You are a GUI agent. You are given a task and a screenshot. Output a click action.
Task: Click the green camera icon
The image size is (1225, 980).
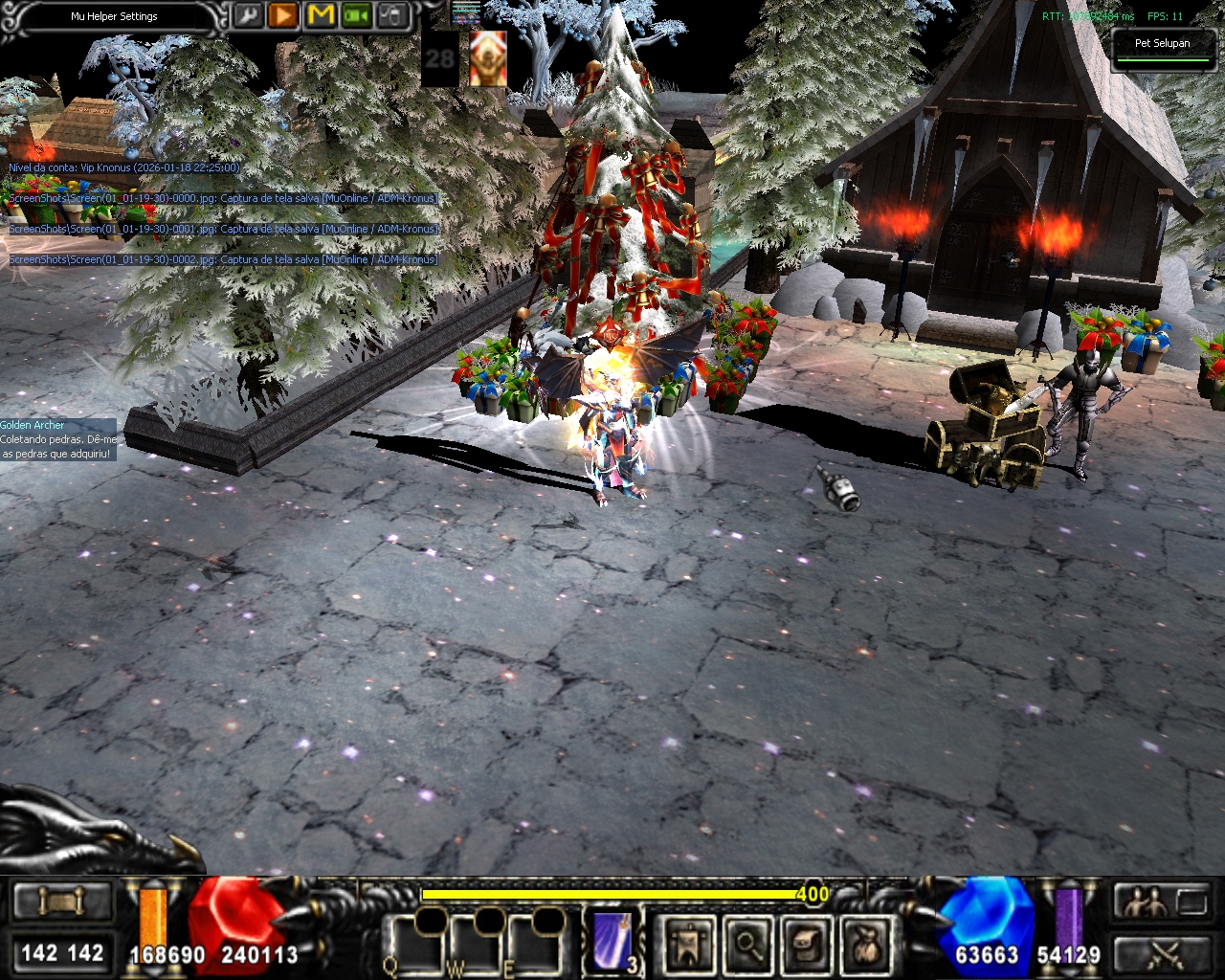pyautogui.click(x=357, y=16)
